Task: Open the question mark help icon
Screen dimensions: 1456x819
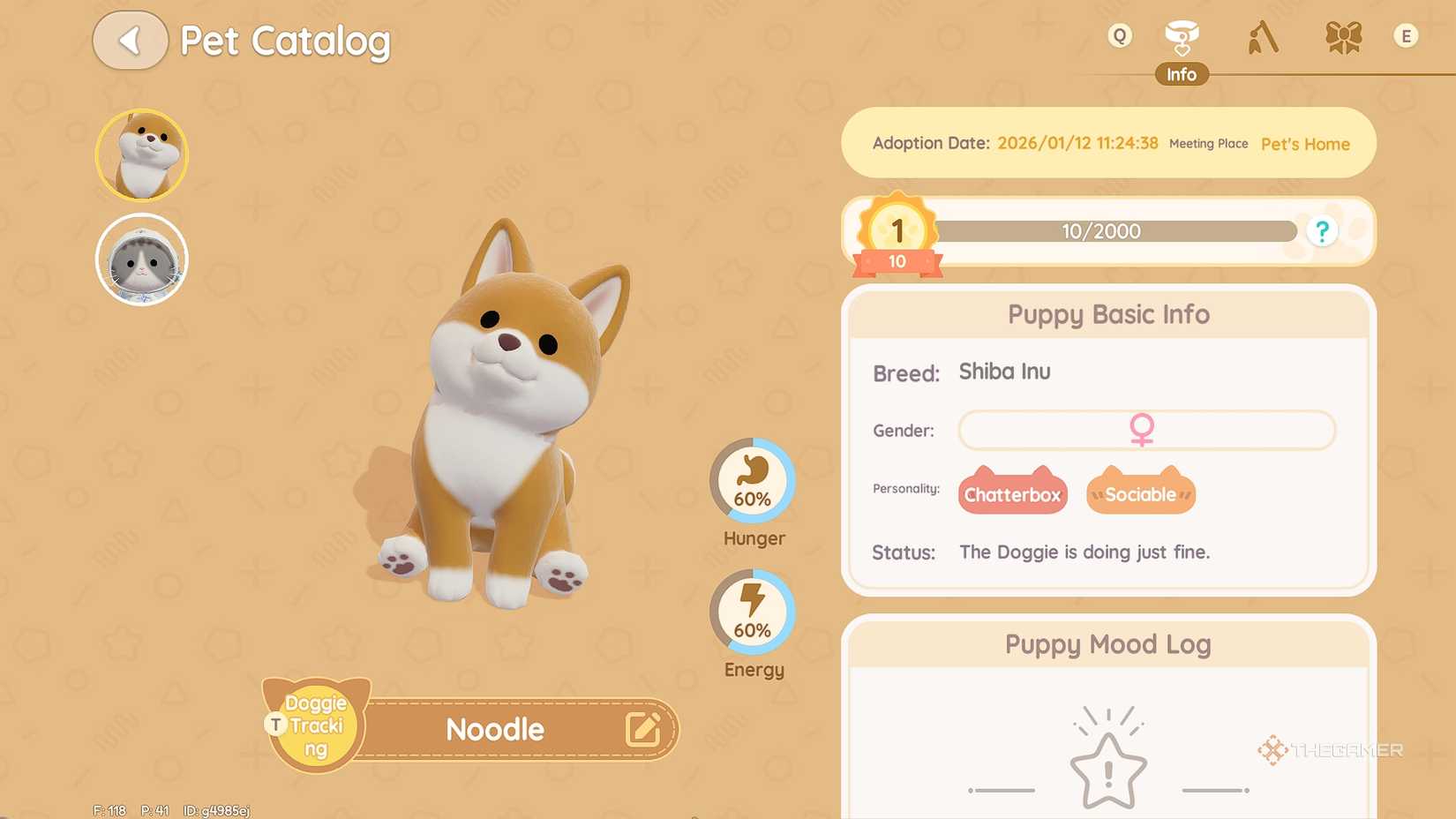Action: click(x=1322, y=230)
